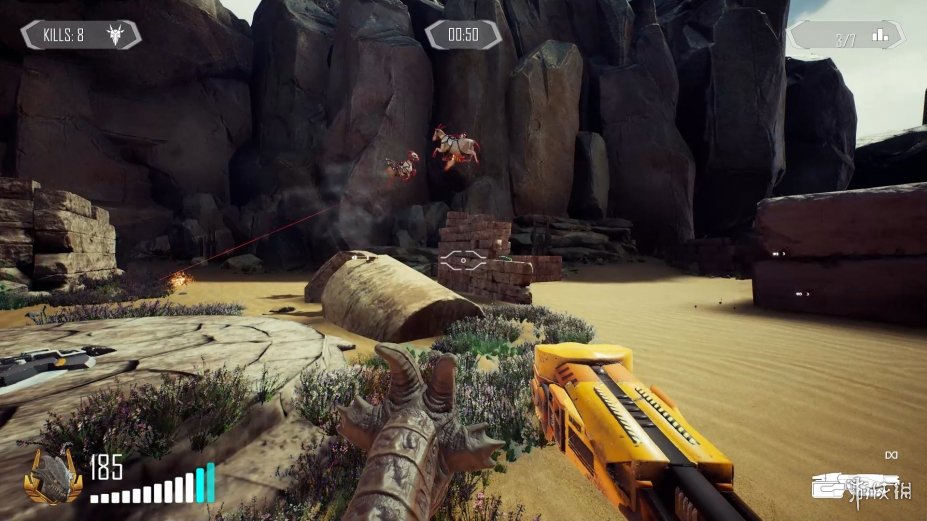Open the leaderboard bar chart icon
This screenshot has width=927, height=521.
tap(880, 36)
